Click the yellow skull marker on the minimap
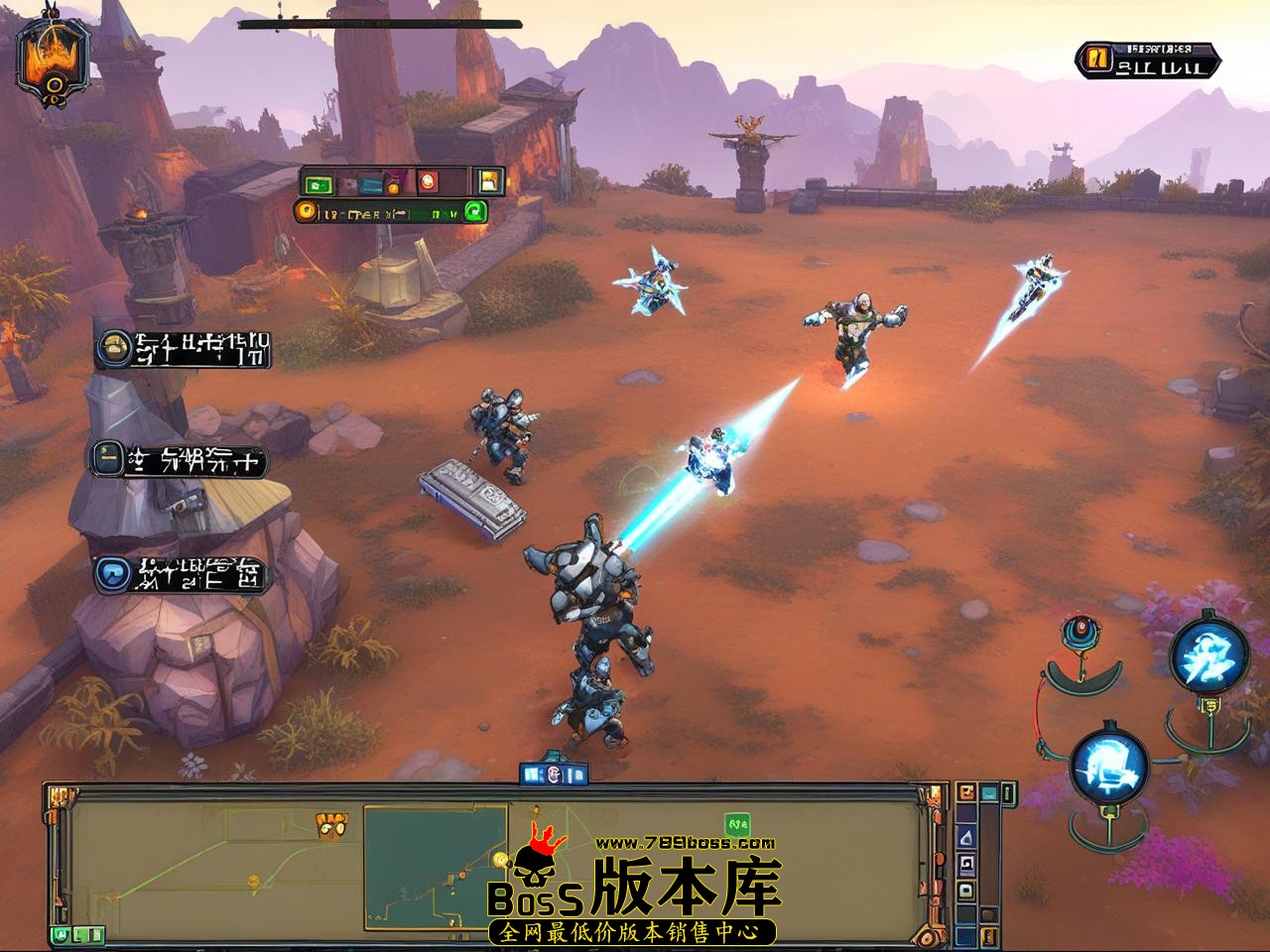 pos(330,826)
